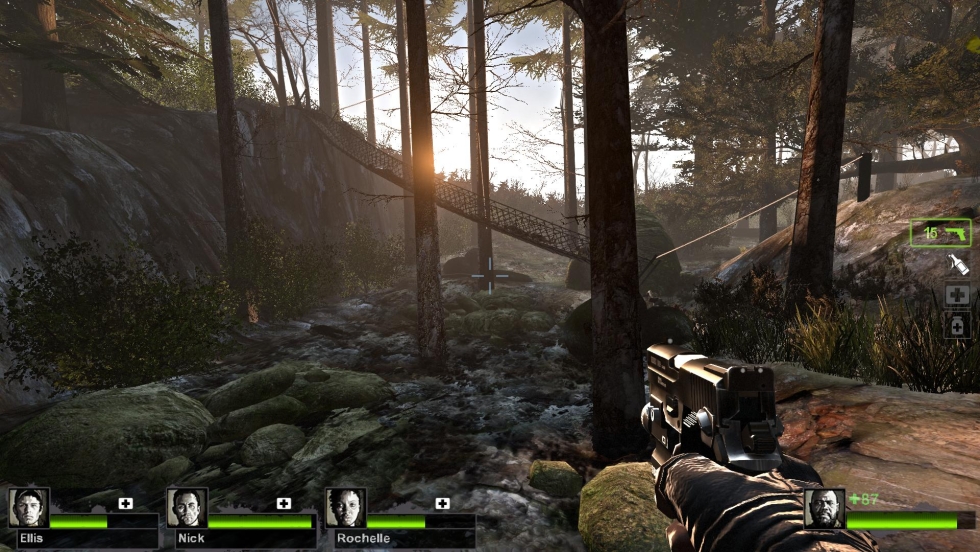This screenshot has width=980, height=552.
Task: Select the pistol weapon slot
Action: point(940,233)
